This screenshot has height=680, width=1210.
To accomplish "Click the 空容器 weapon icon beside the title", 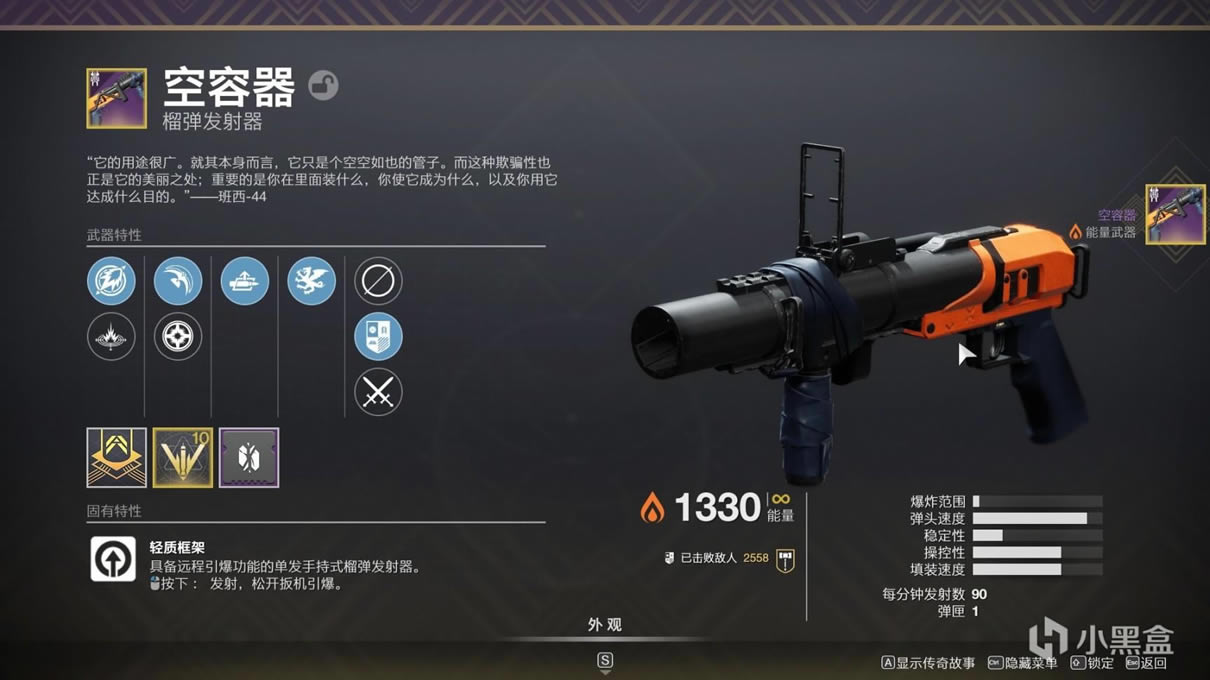I will click(116, 98).
